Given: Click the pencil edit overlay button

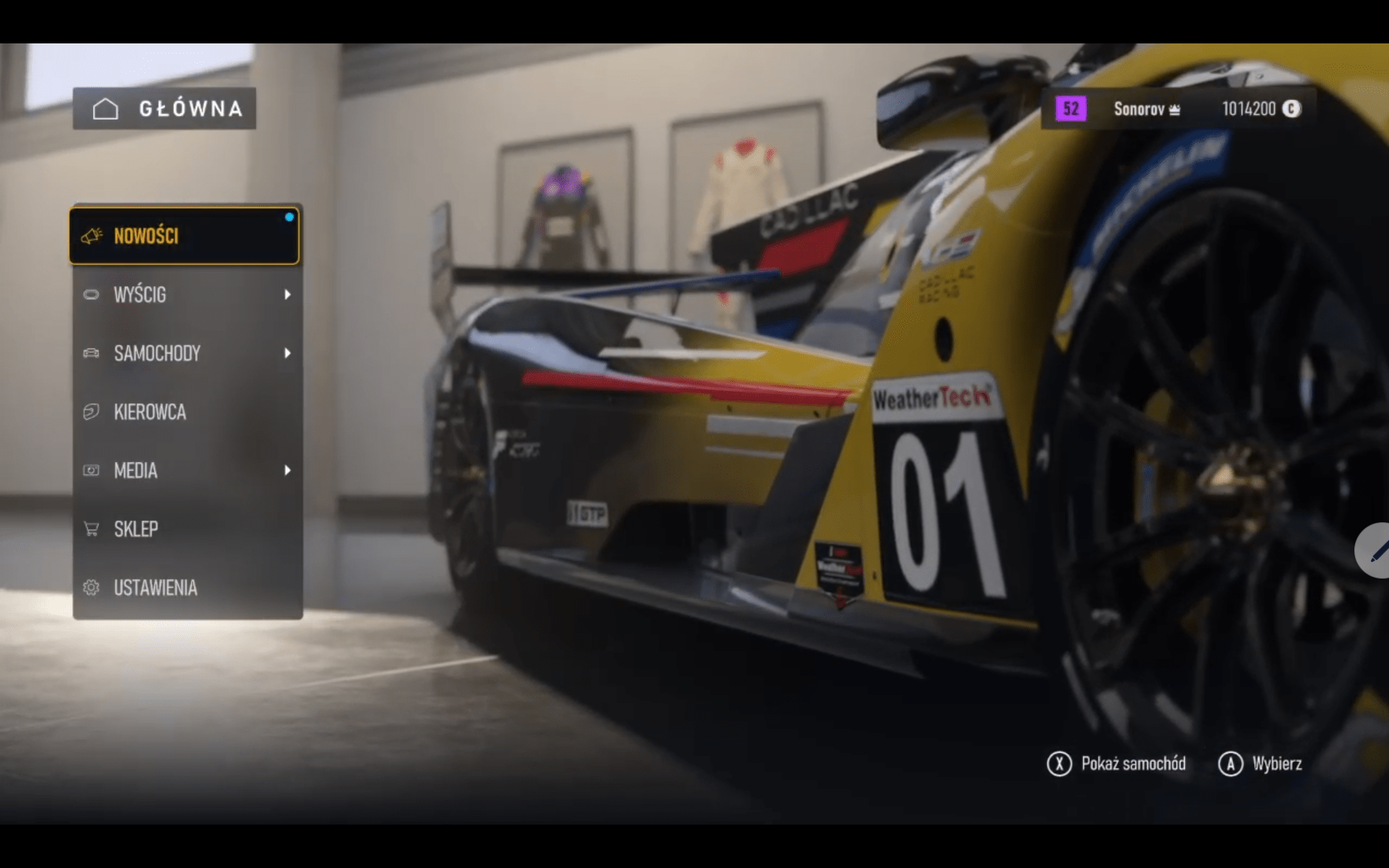Looking at the screenshot, I should [x=1375, y=551].
